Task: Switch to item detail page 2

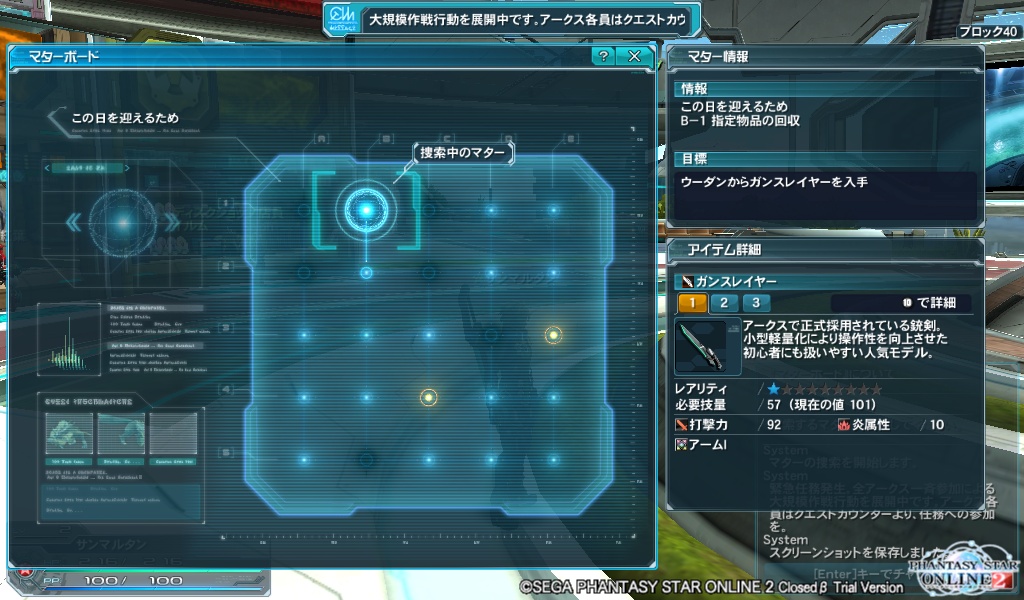Action: point(724,303)
